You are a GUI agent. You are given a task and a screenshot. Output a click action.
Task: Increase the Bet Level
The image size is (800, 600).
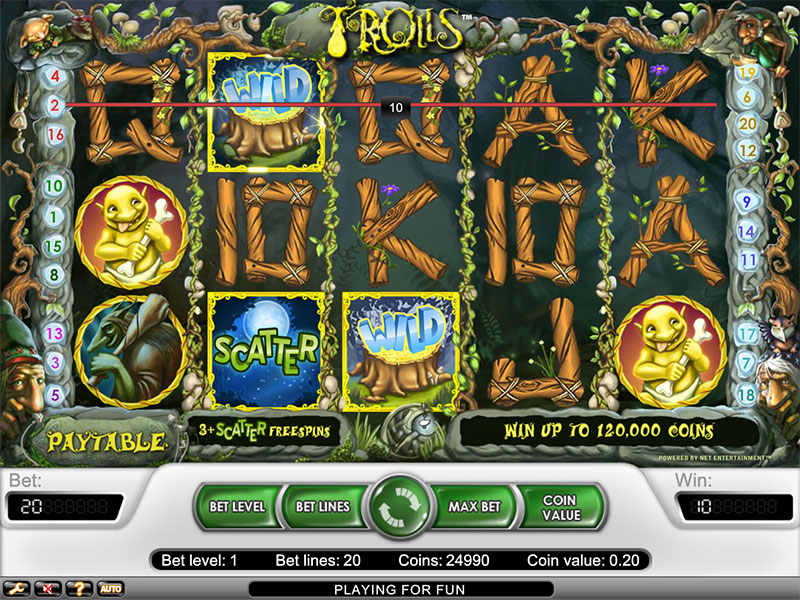[x=237, y=507]
